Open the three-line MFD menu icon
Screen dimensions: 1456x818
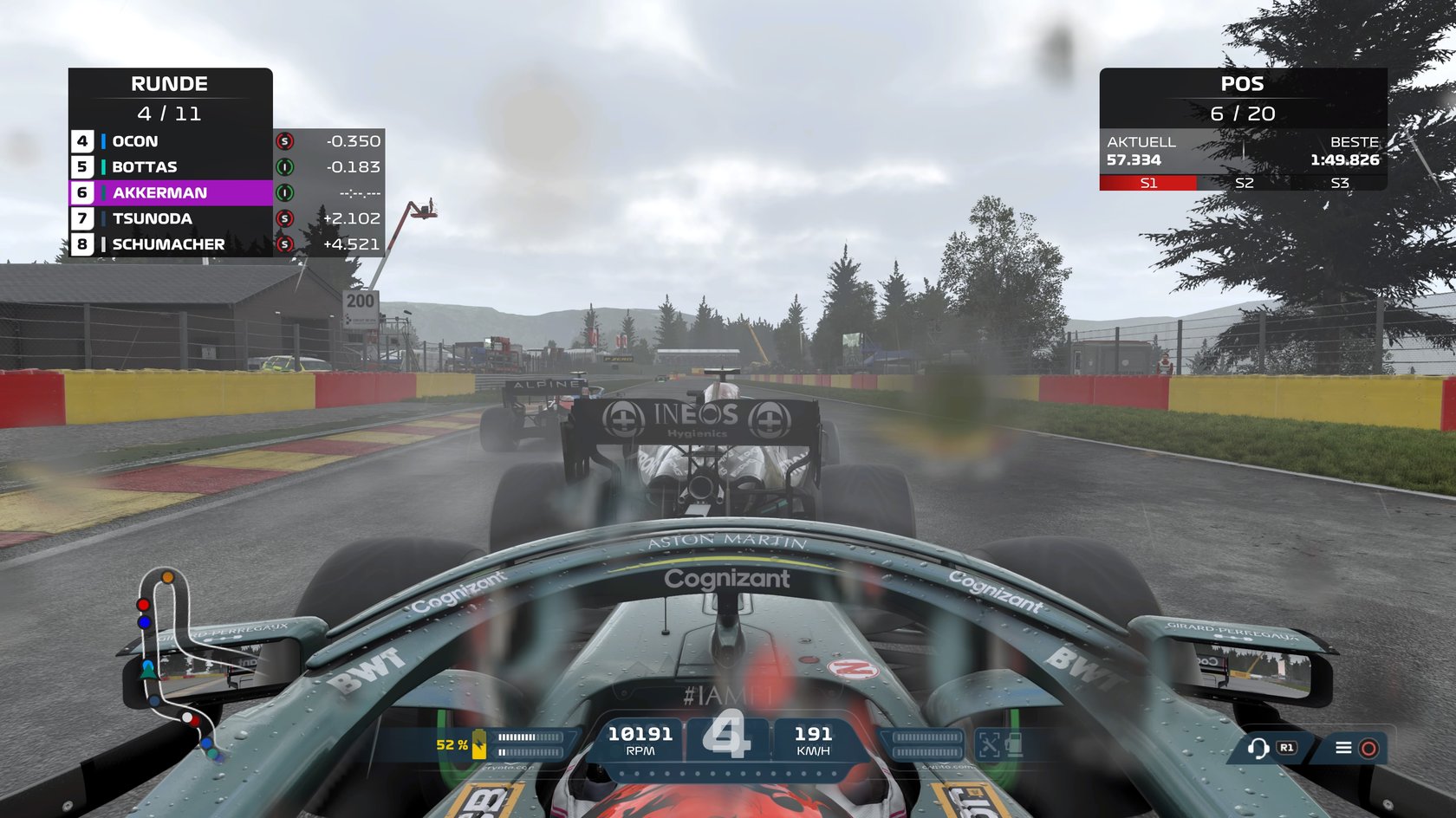(1343, 748)
